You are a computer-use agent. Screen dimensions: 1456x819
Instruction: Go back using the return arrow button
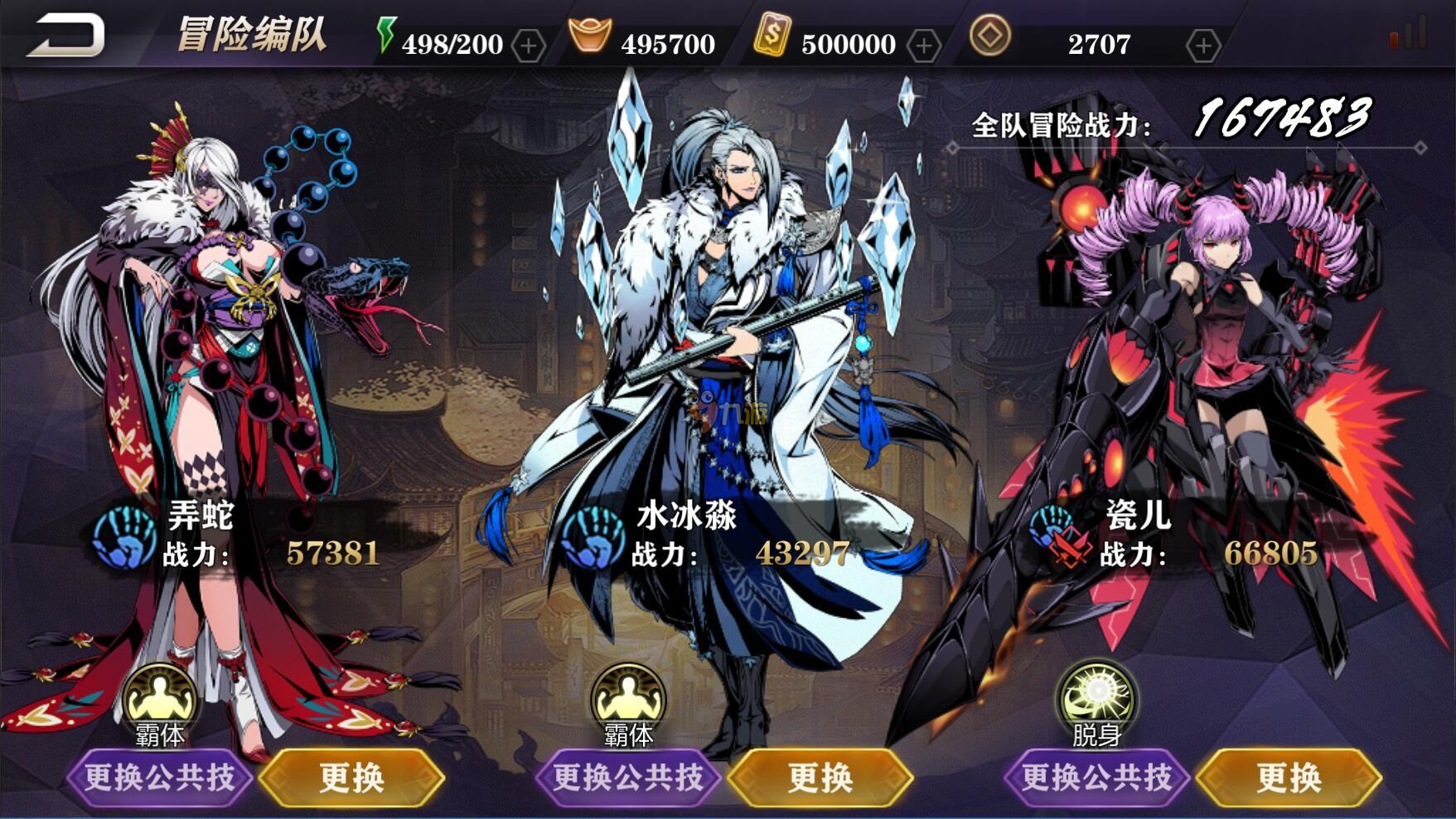pos(66,36)
